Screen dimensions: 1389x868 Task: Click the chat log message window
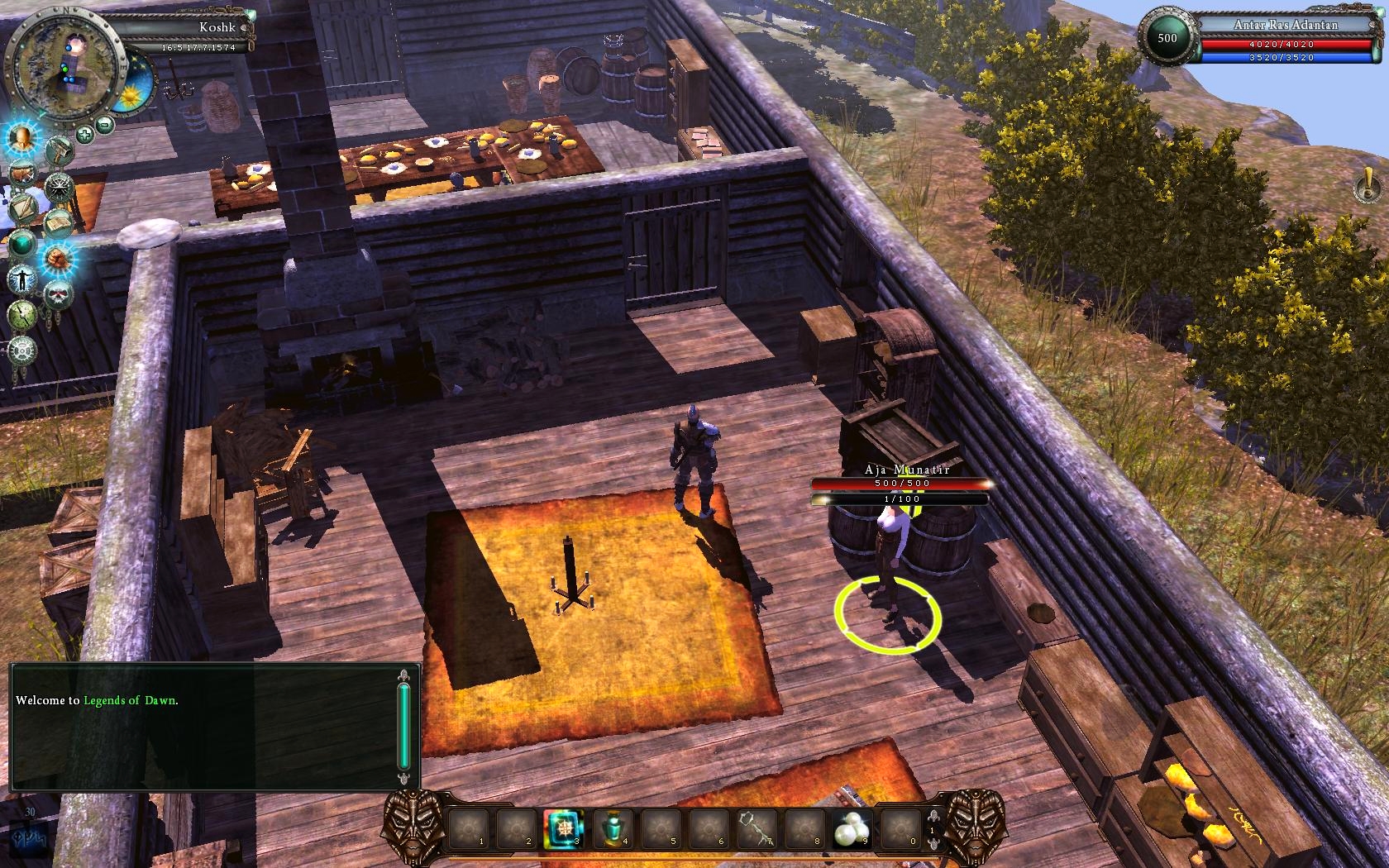(x=205, y=726)
